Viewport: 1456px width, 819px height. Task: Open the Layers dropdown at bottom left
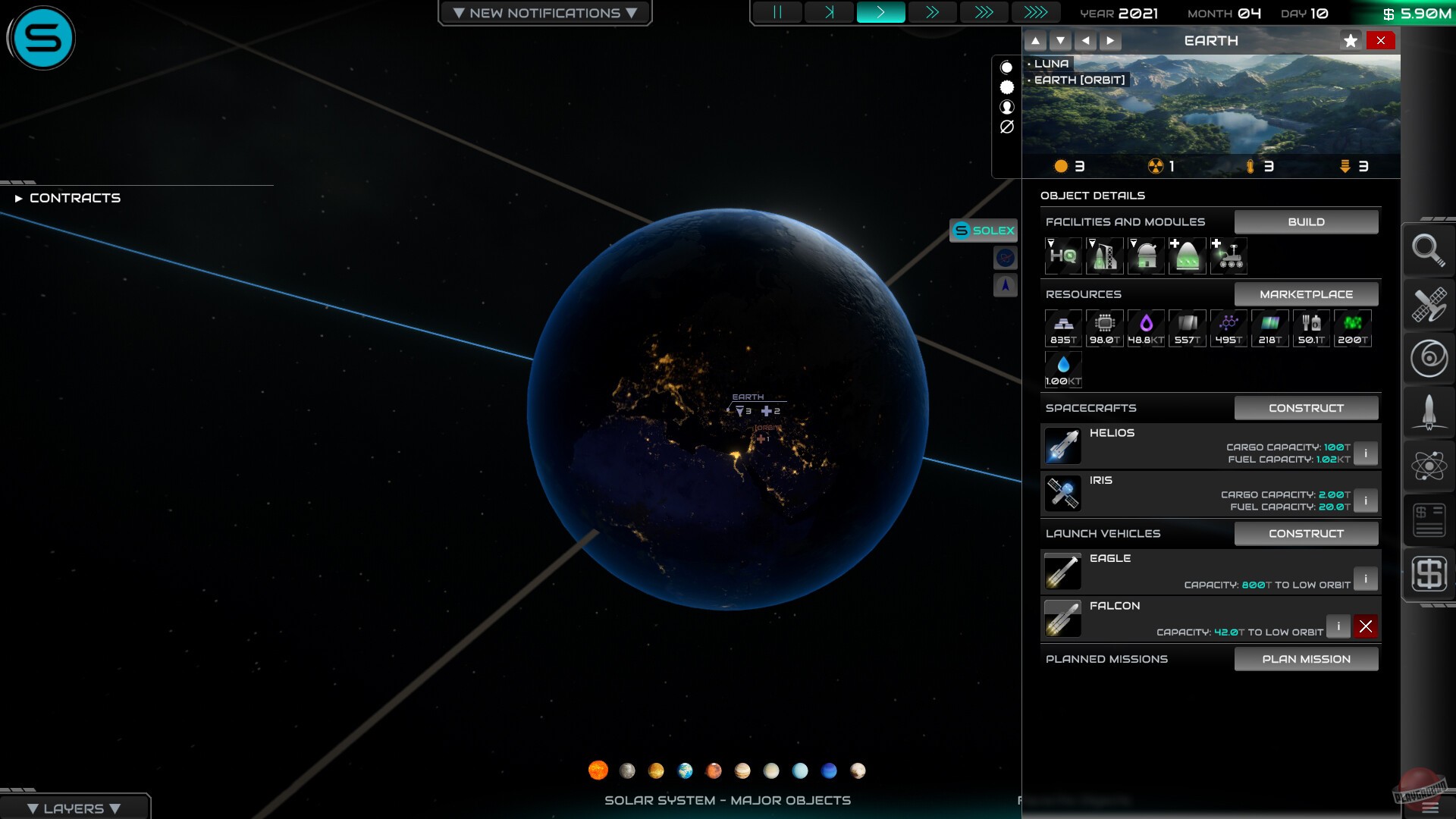pyautogui.click(x=74, y=808)
